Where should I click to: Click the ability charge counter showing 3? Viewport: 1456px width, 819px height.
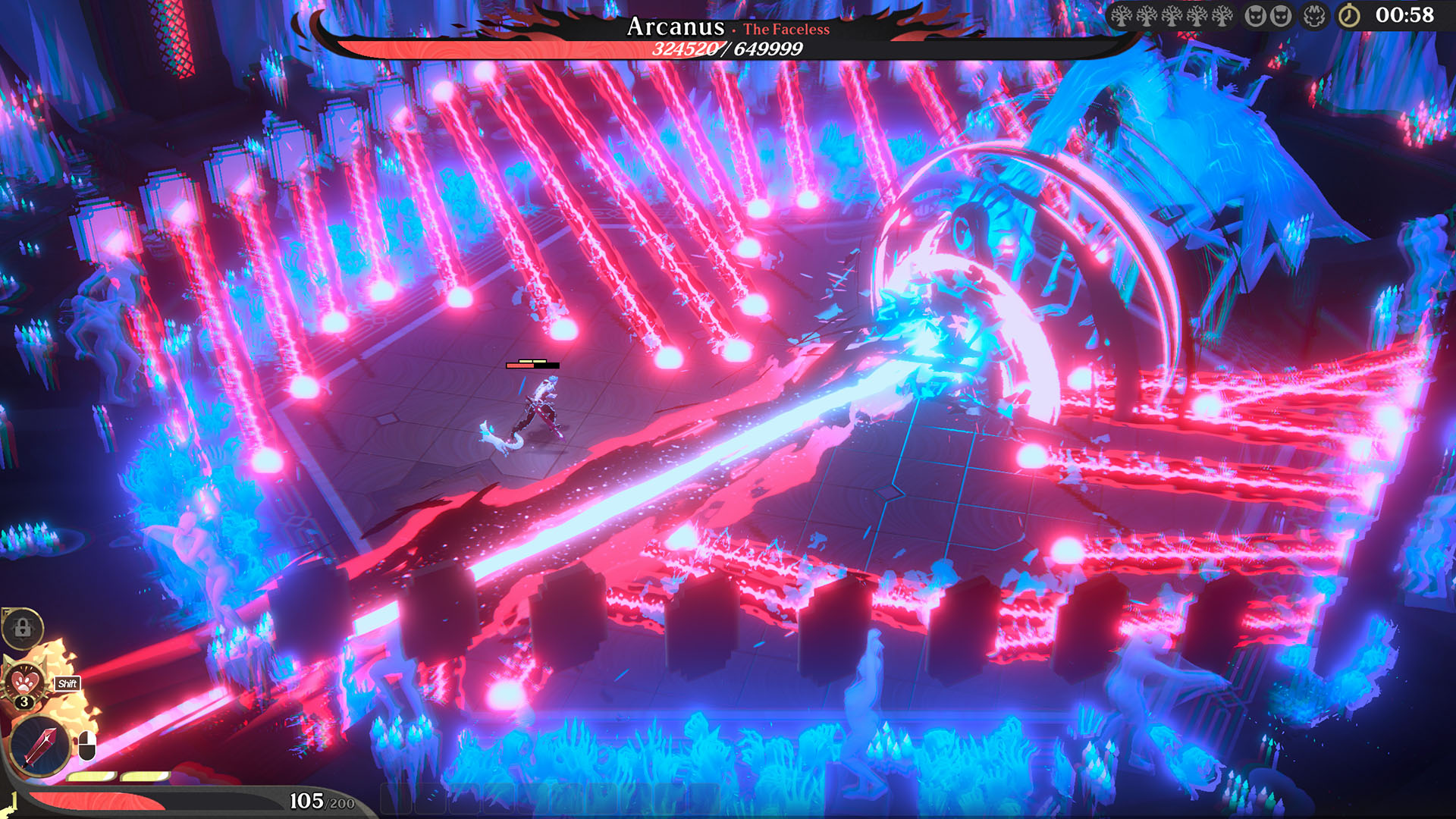(x=24, y=701)
